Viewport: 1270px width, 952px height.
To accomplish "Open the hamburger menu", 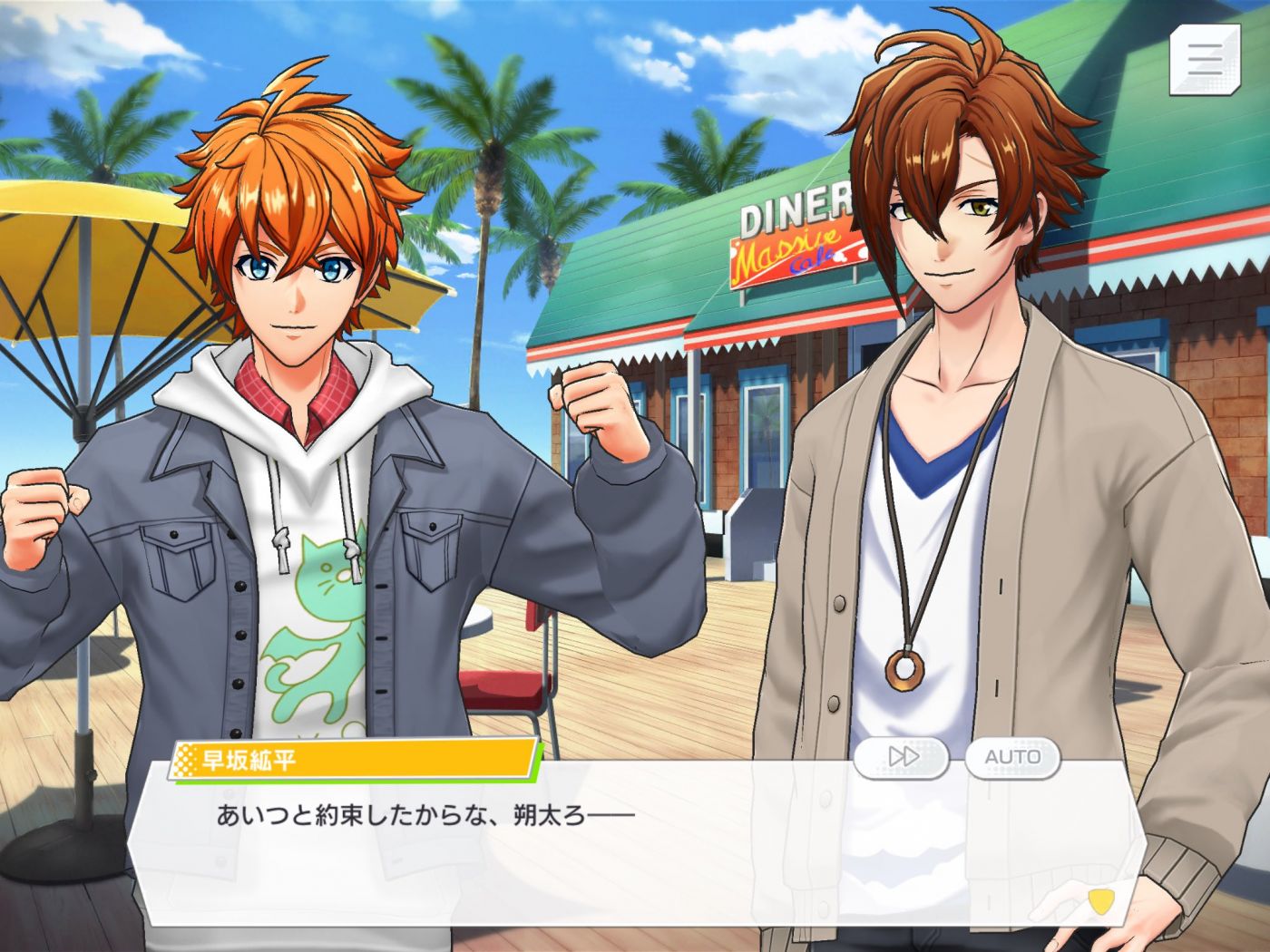I will click(x=1205, y=59).
